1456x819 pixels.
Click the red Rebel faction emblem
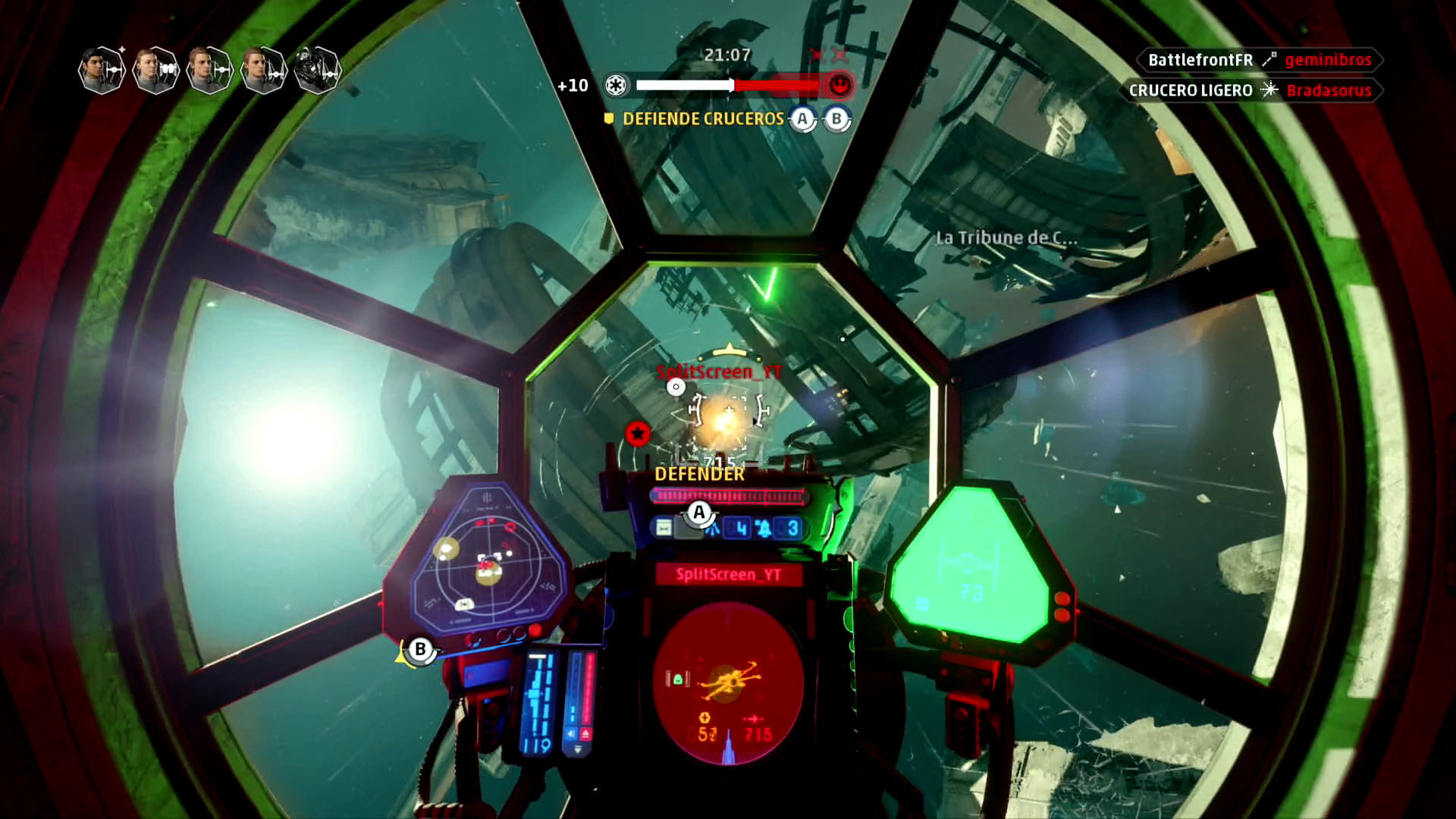pyautogui.click(x=839, y=86)
